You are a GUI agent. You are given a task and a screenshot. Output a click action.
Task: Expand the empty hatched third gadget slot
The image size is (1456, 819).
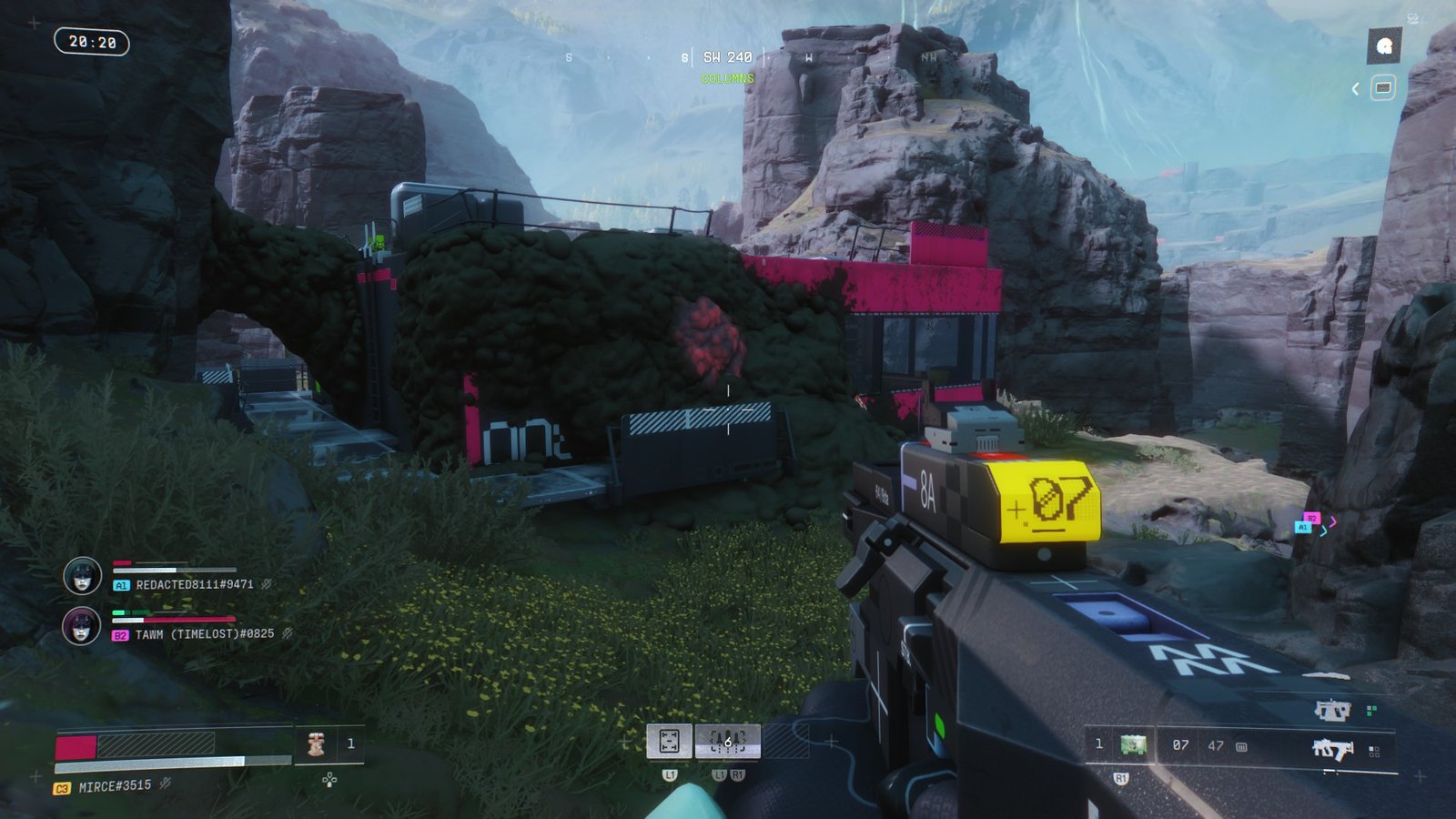[788, 740]
